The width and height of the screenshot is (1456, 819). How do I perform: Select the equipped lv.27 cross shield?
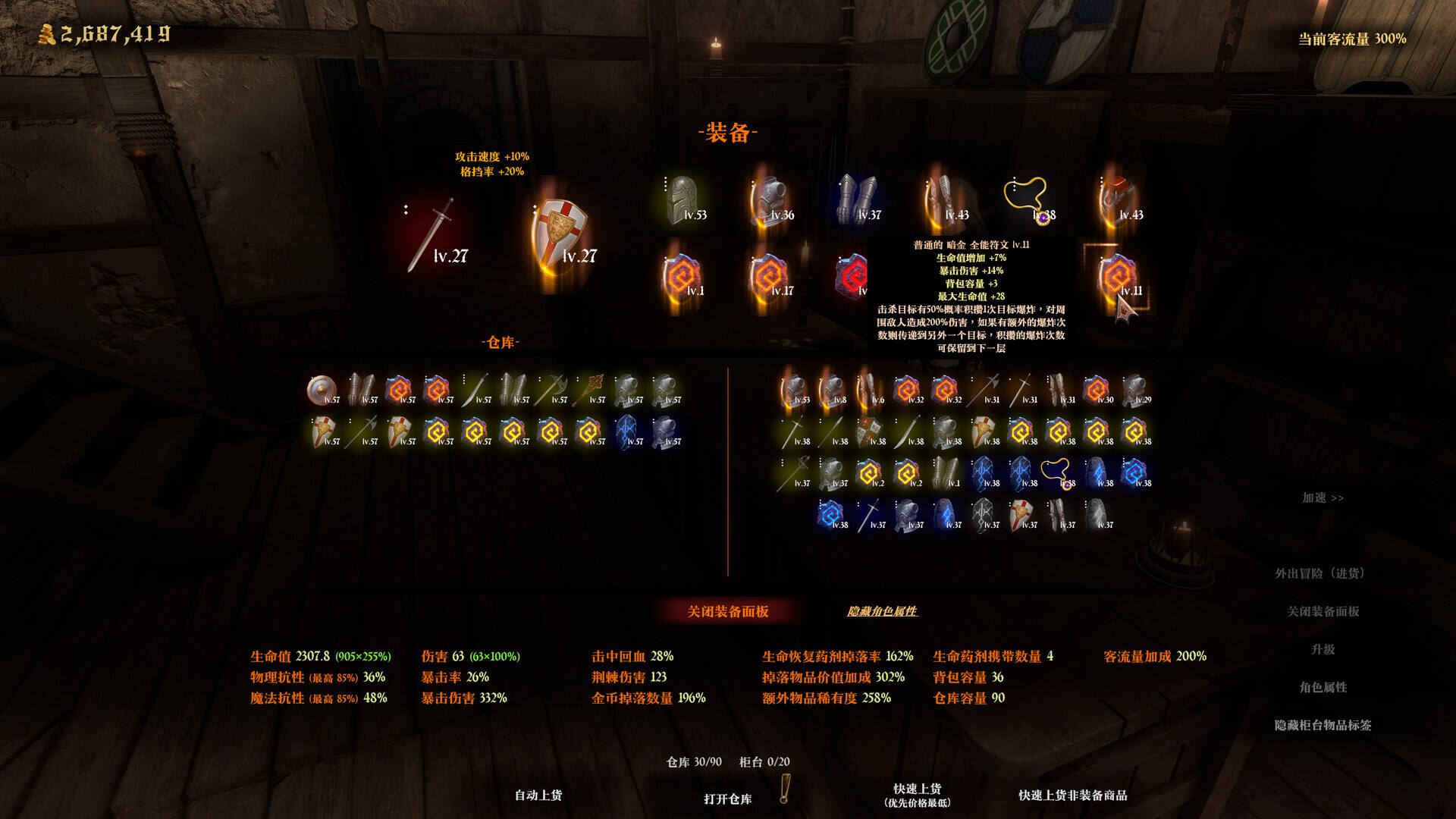point(560,235)
